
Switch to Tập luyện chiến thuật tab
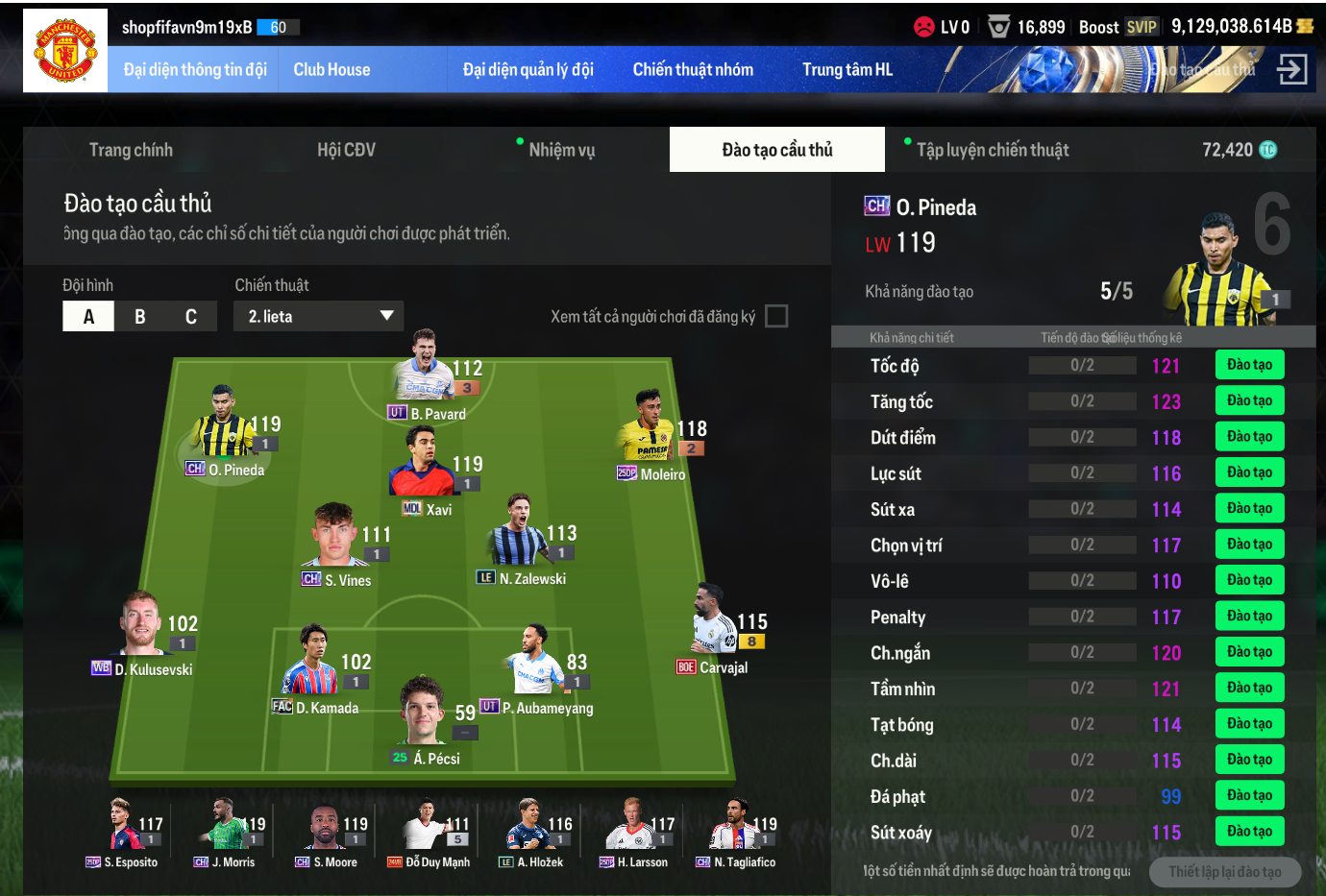pyautogui.click(x=992, y=150)
